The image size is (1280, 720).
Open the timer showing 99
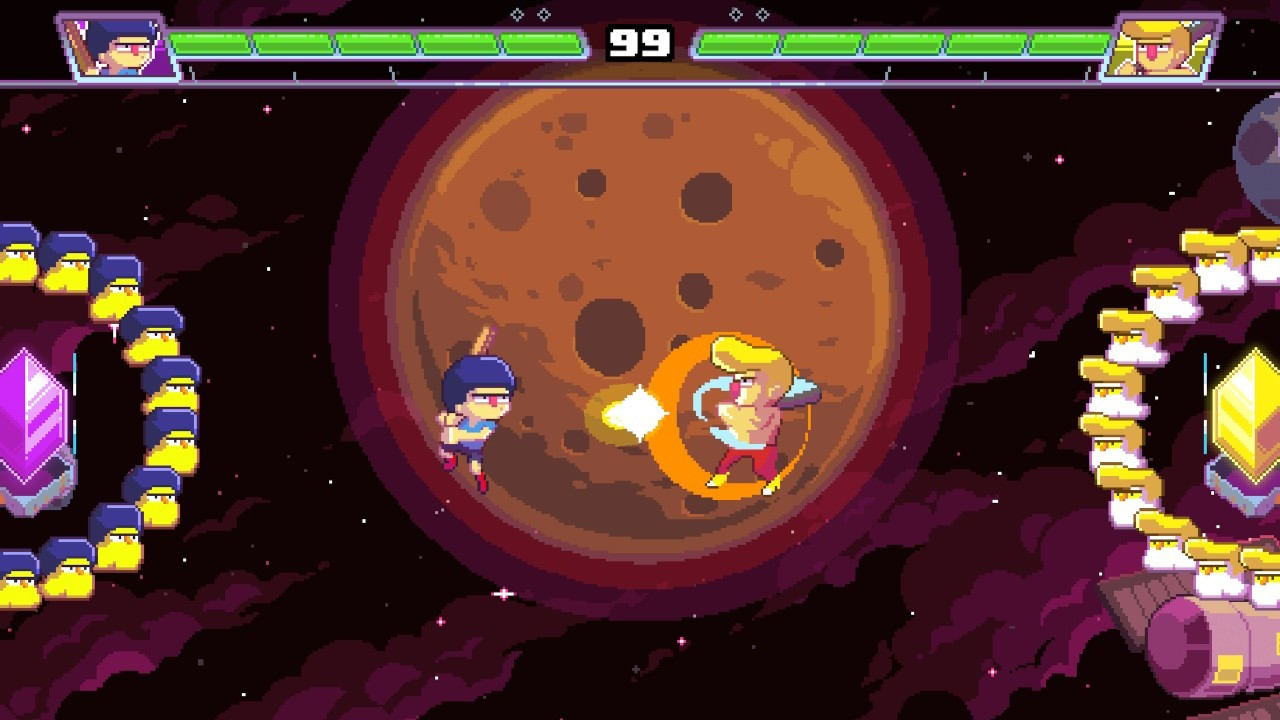pyautogui.click(x=640, y=42)
